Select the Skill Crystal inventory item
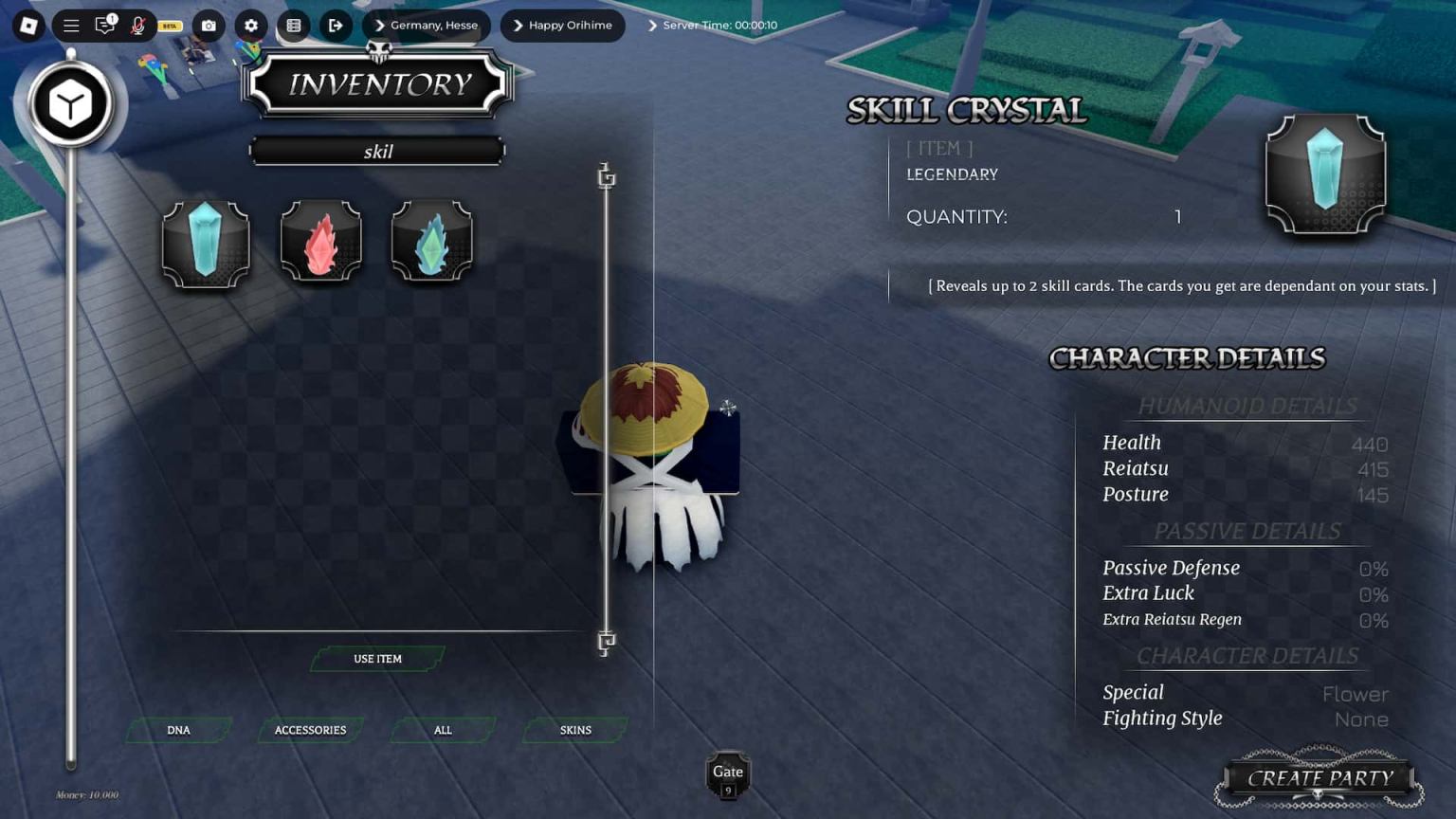 205,241
